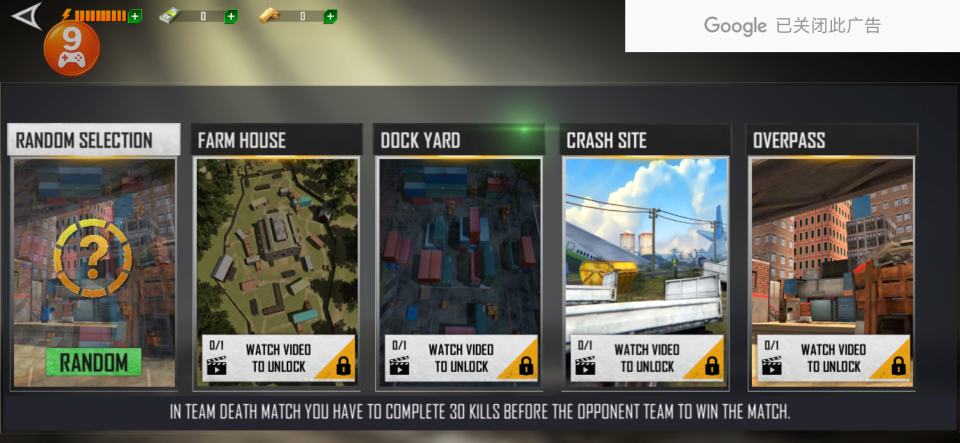Choose the green Random button
The width and height of the screenshot is (960, 443).
click(x=93, y=362)
